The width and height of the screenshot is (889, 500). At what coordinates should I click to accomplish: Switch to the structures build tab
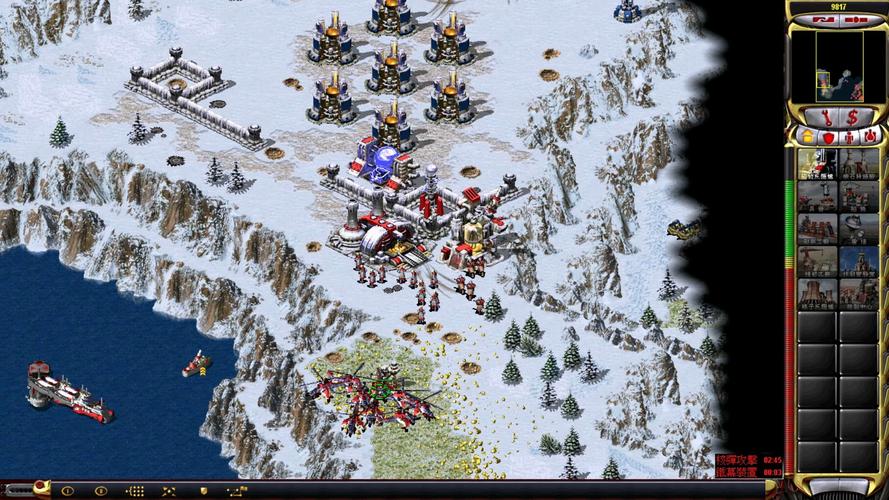(x=806, y=136)
